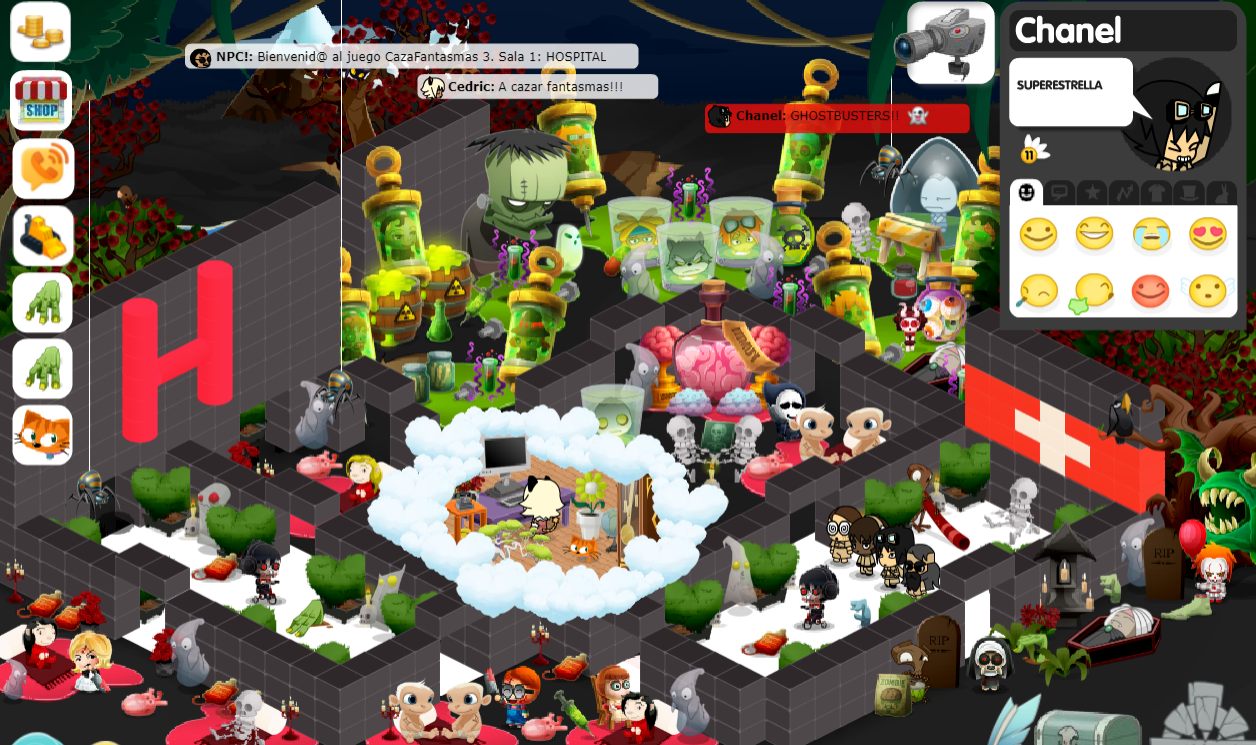The image size is (1256, 745).
Task: Open the zigzag arrow actions tab
Action: coord(1124,192)
